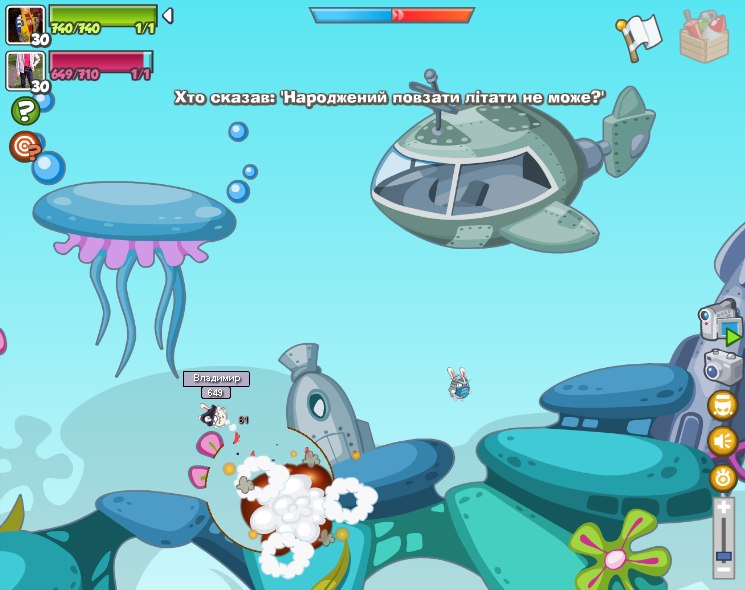Toggle sound with the orange speaker button
This screenshot has width=745, height=590.
(723, 441)
